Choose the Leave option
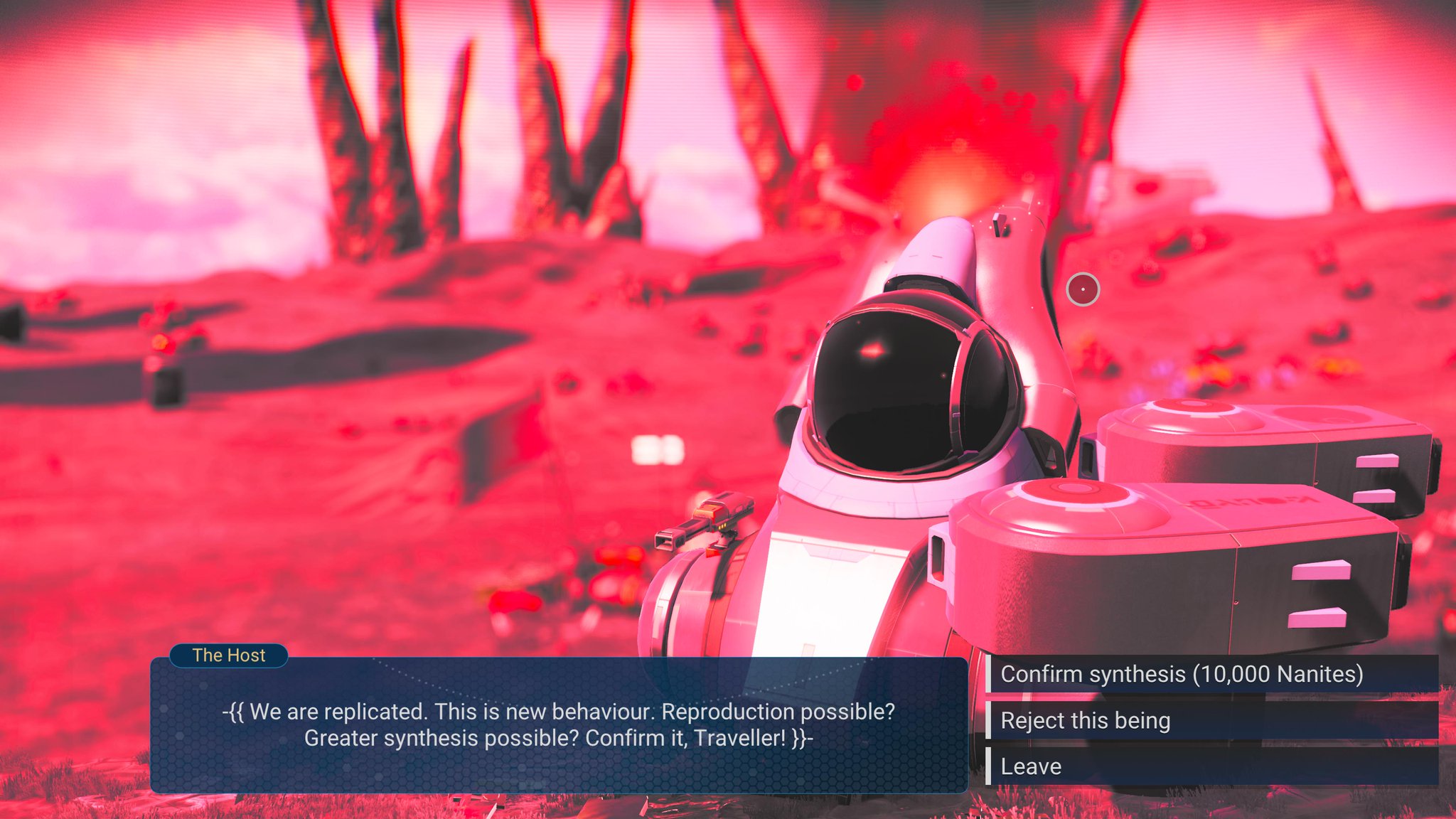The width and height of the screenshot is (1456, 819). pos(1031,766)
